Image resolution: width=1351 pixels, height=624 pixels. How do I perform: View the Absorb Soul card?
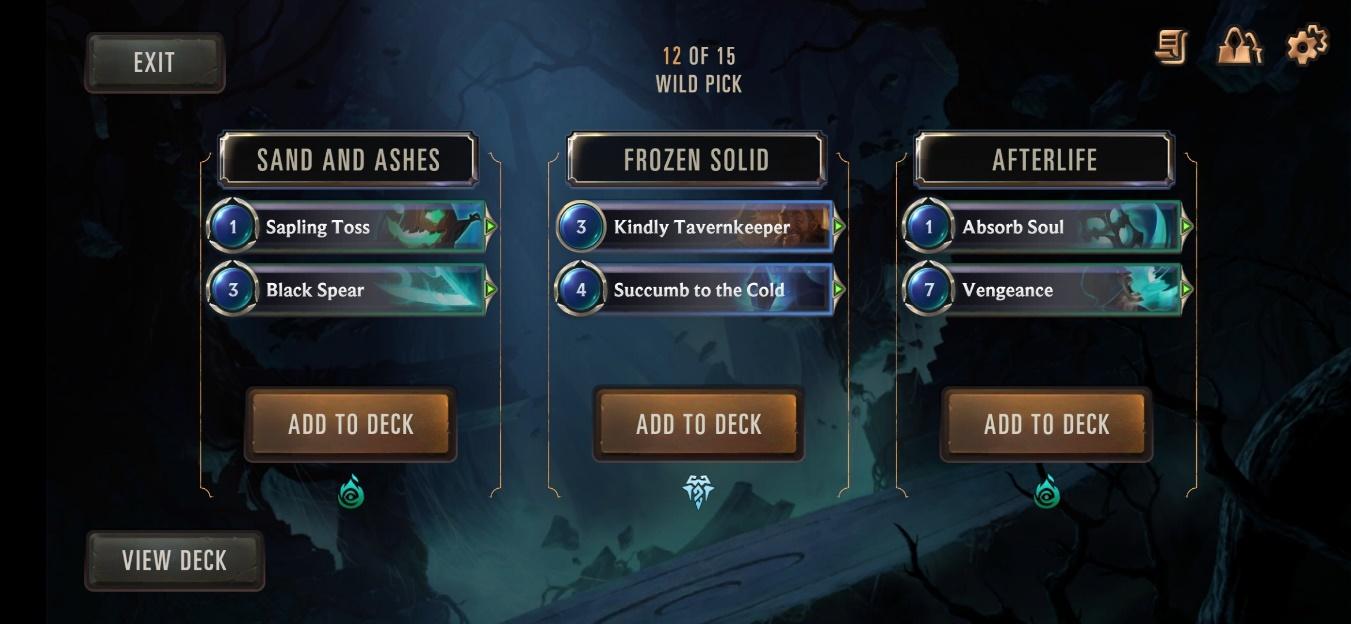pyautogui.click(x=1046, y=227)
